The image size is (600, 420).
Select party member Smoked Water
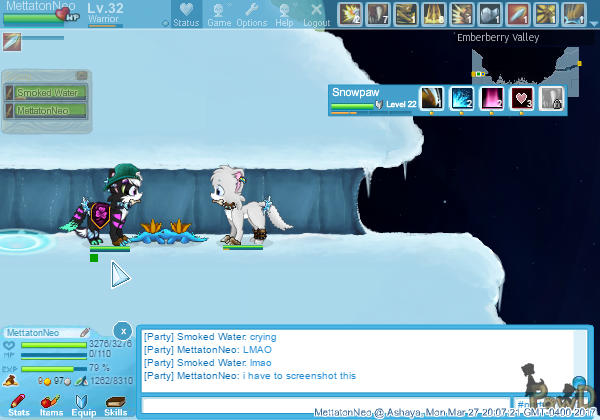(x=47, y=93)
